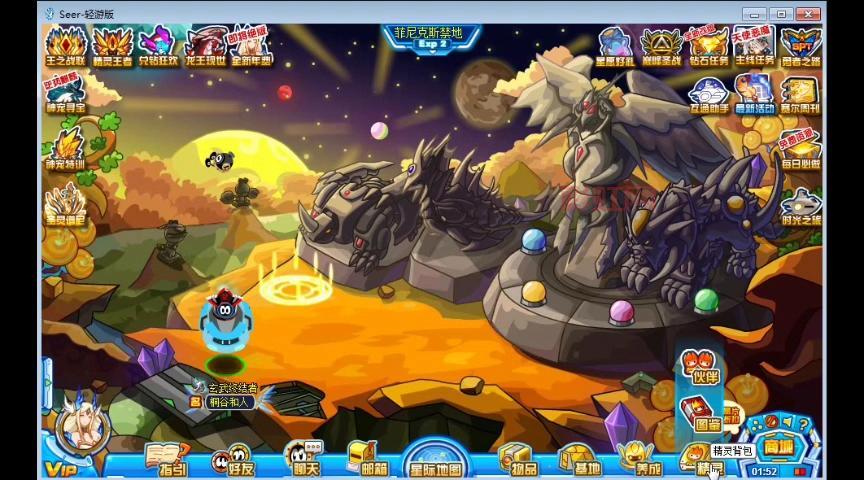
Task: Open the 主线任务 main quest icon
Action: tap(754, 46)
